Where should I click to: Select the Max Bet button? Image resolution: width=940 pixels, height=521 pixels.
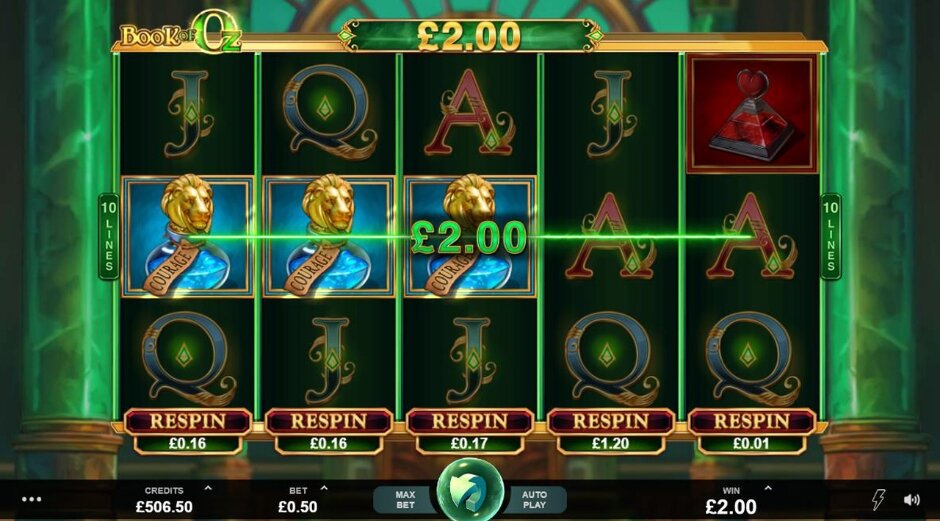(405, 499)
